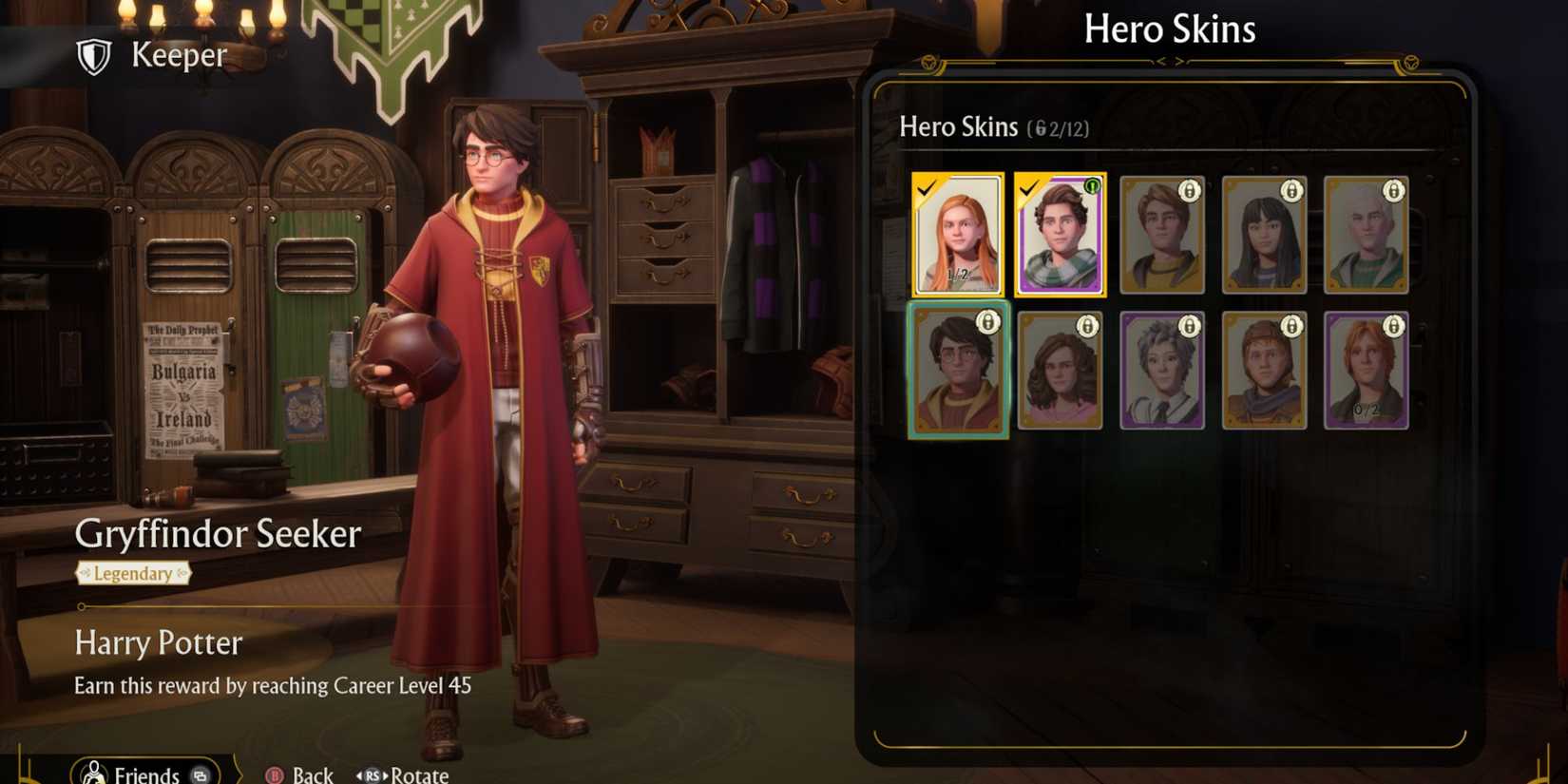Deselect the checkmark on Ginny's skin
Viewport: 1568px width, 784px height.
point(927,189)
